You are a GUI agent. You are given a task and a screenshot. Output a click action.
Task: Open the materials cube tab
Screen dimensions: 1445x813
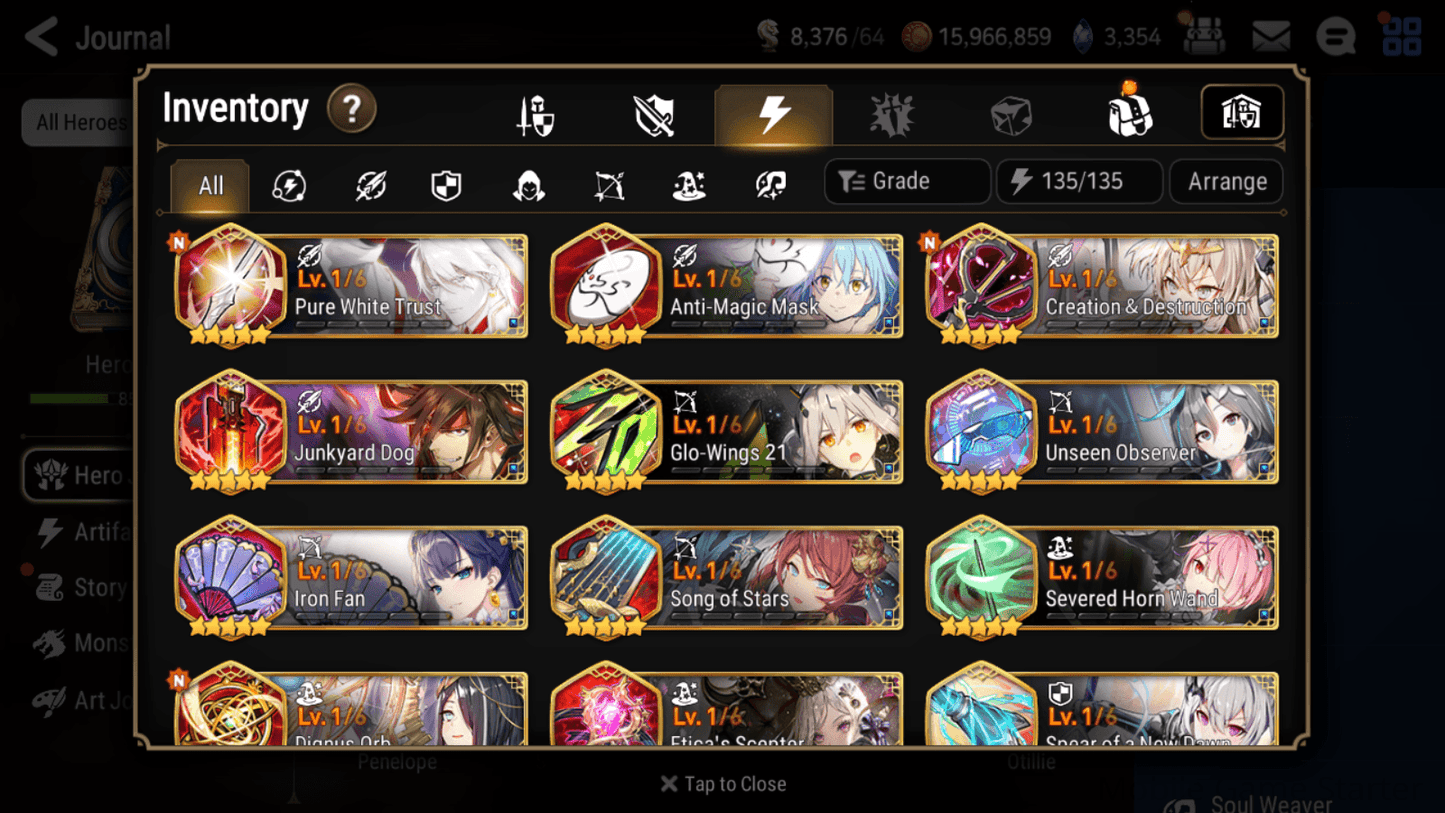coord(1010,113)
